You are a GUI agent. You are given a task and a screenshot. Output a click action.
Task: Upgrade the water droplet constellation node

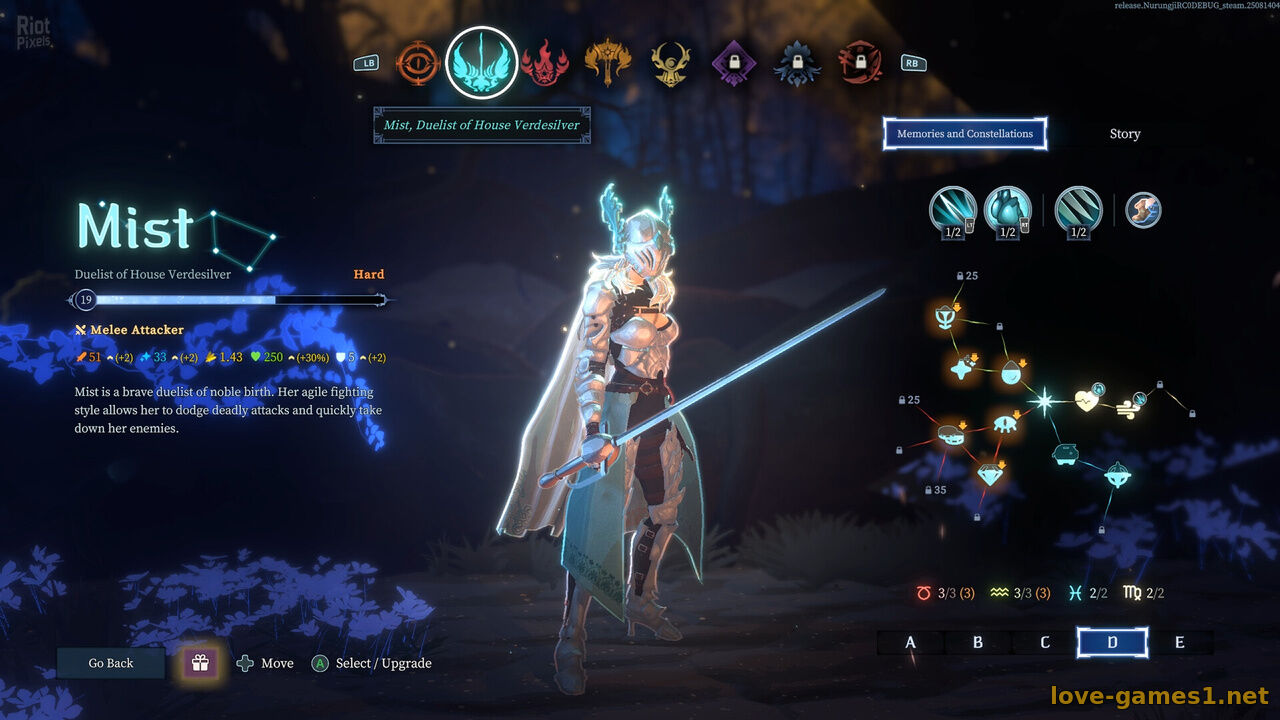(x=1011, y=373)
